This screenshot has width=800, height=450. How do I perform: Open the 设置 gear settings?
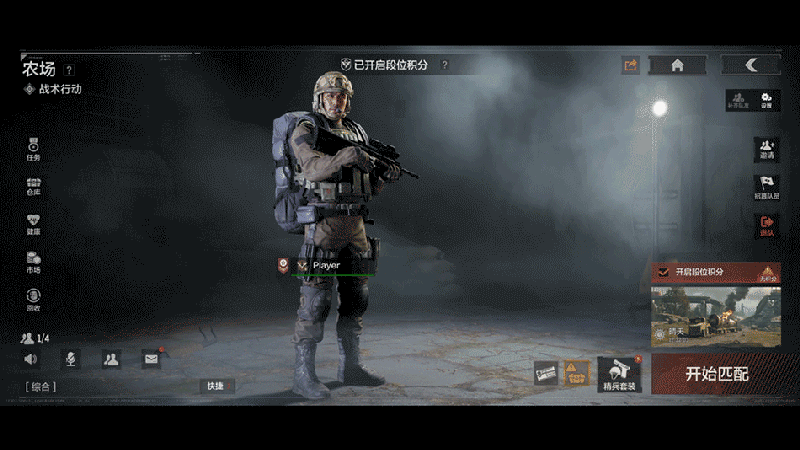(766, 99)
